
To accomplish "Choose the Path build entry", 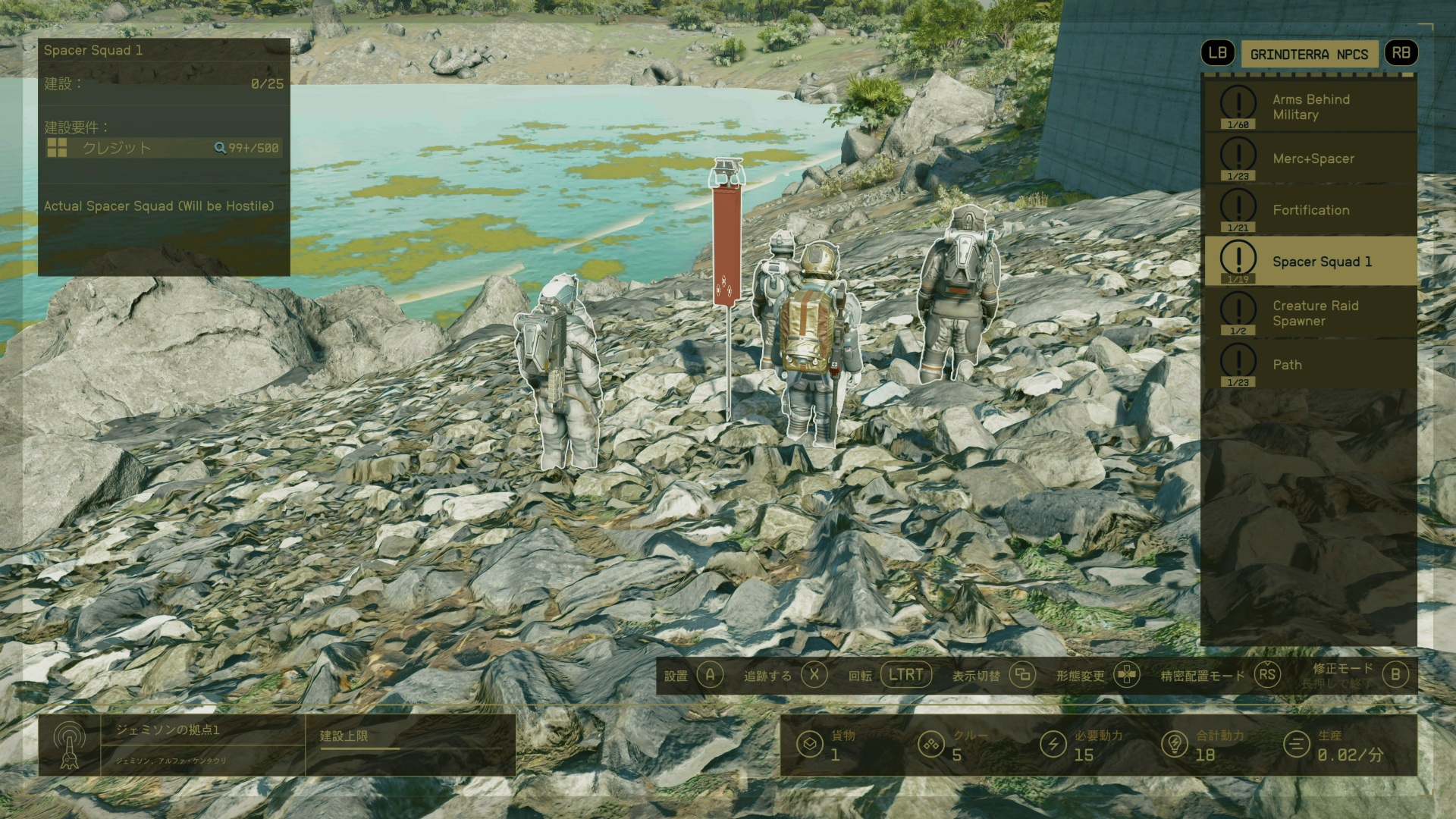I will pos(1310,365).
